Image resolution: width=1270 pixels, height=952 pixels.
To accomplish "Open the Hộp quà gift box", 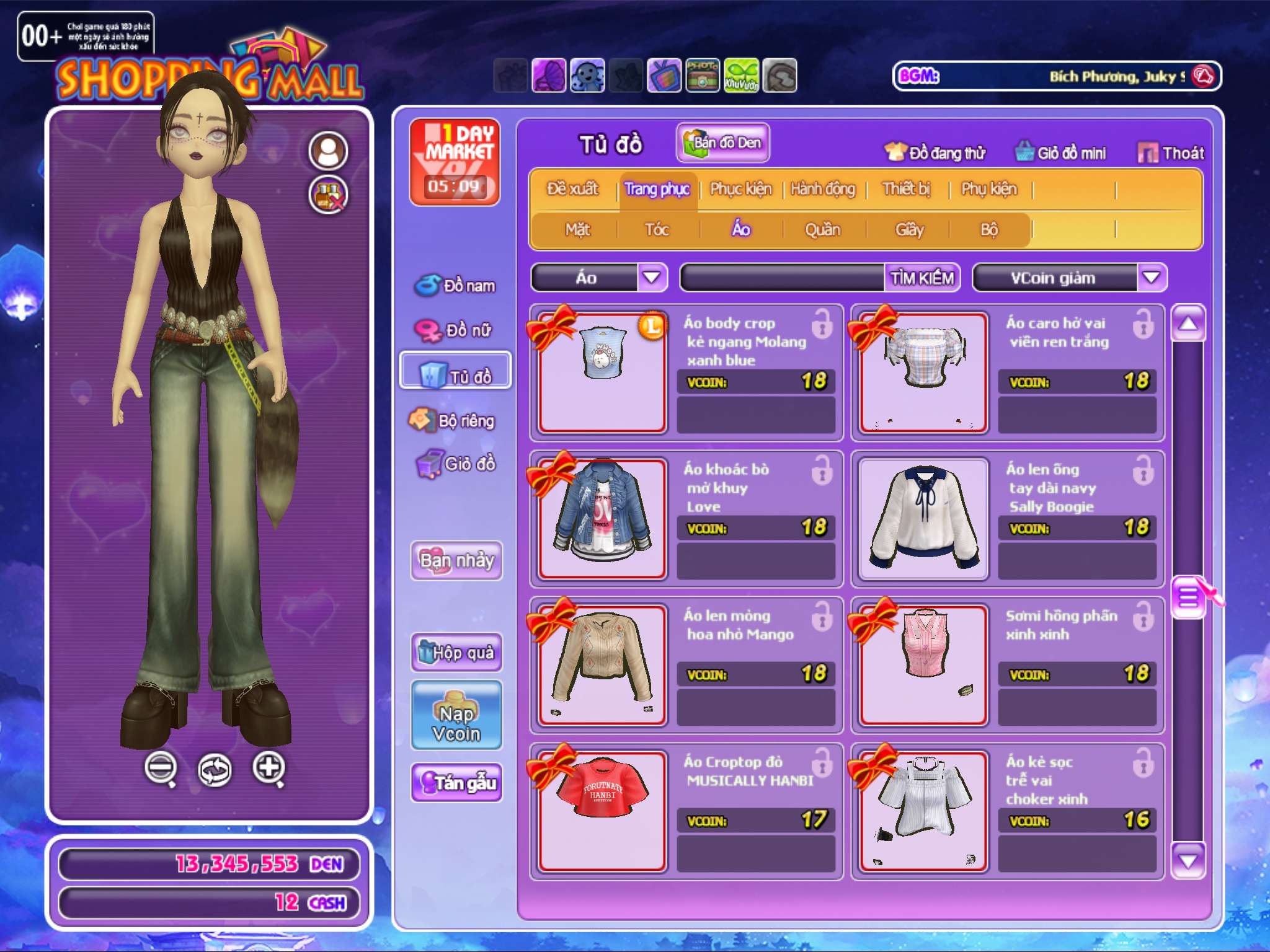I will 456,652.
